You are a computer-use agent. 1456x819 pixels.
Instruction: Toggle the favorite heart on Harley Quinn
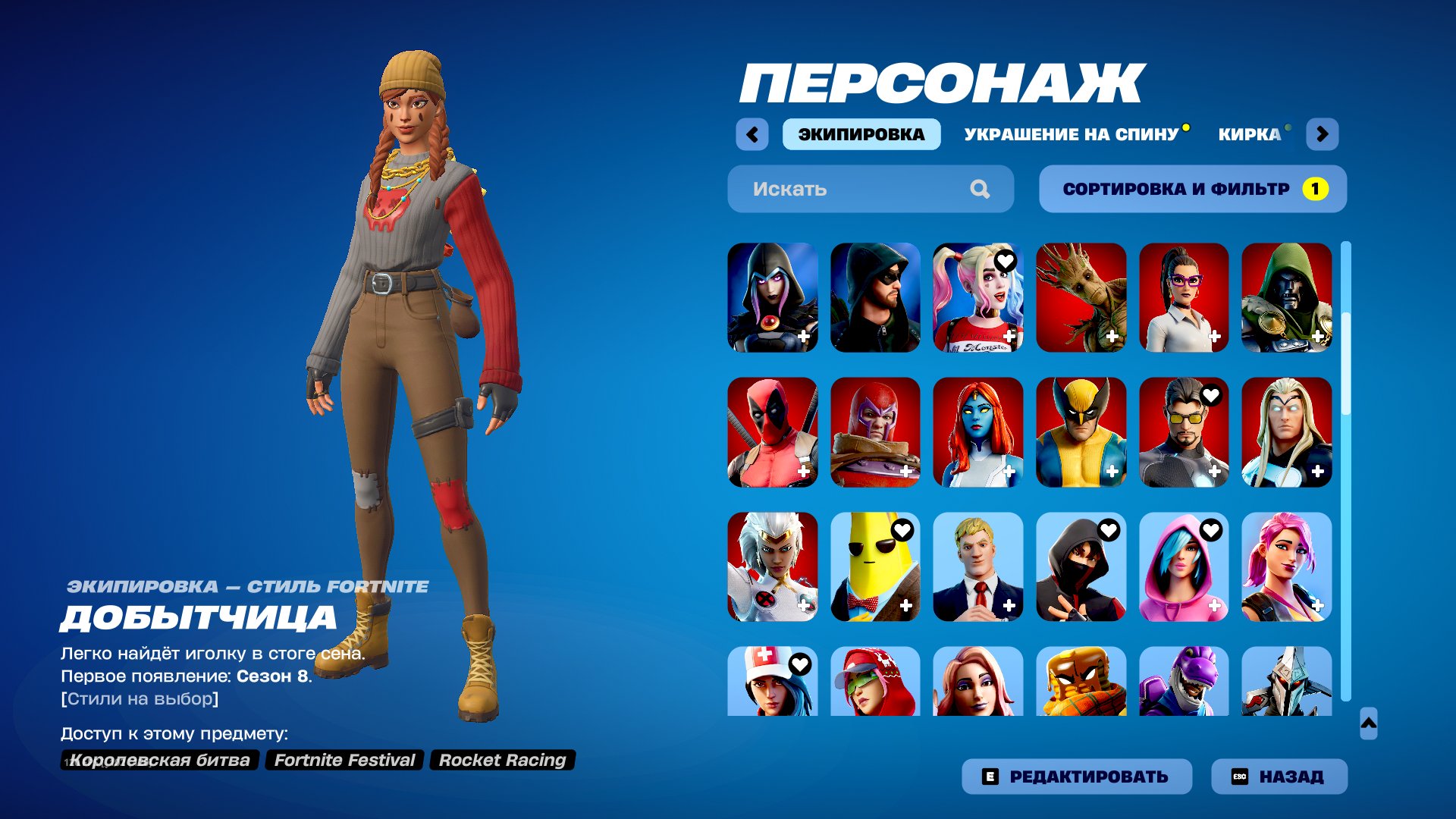point(1006,260)
